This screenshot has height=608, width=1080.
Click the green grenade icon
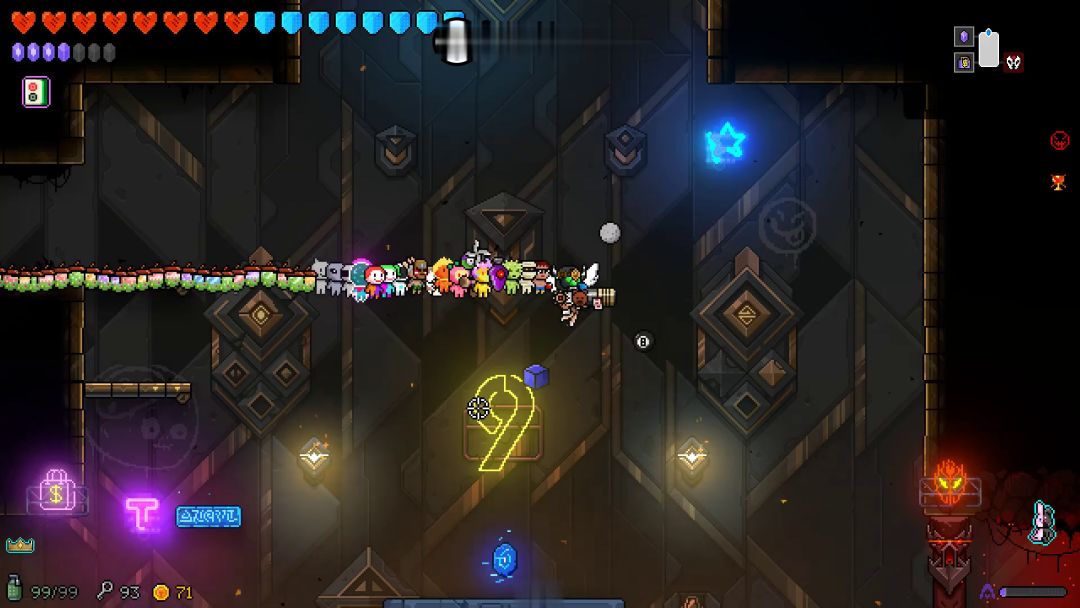(14, 591)
